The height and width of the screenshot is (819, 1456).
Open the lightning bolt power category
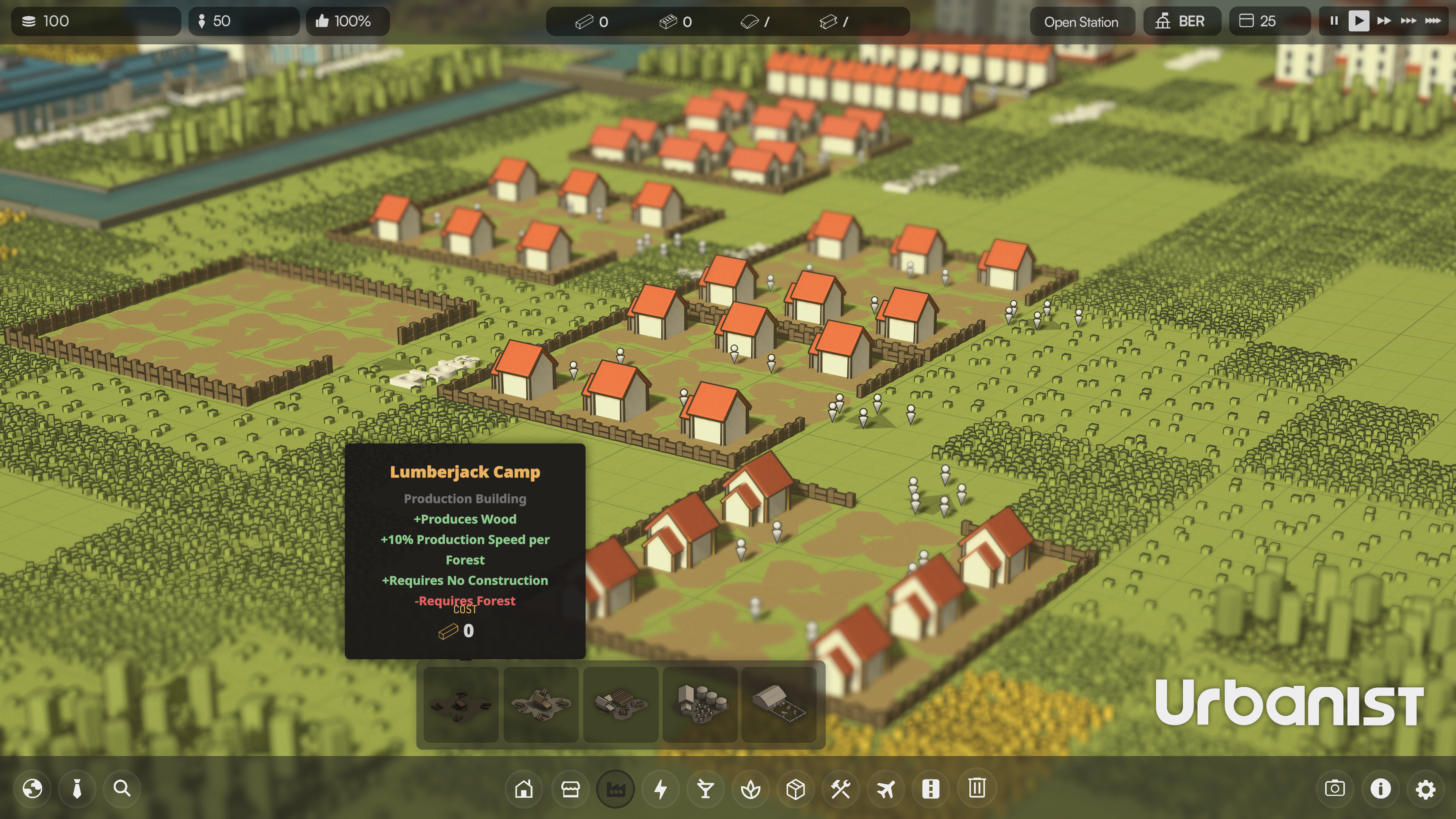[x=660, y=789]
